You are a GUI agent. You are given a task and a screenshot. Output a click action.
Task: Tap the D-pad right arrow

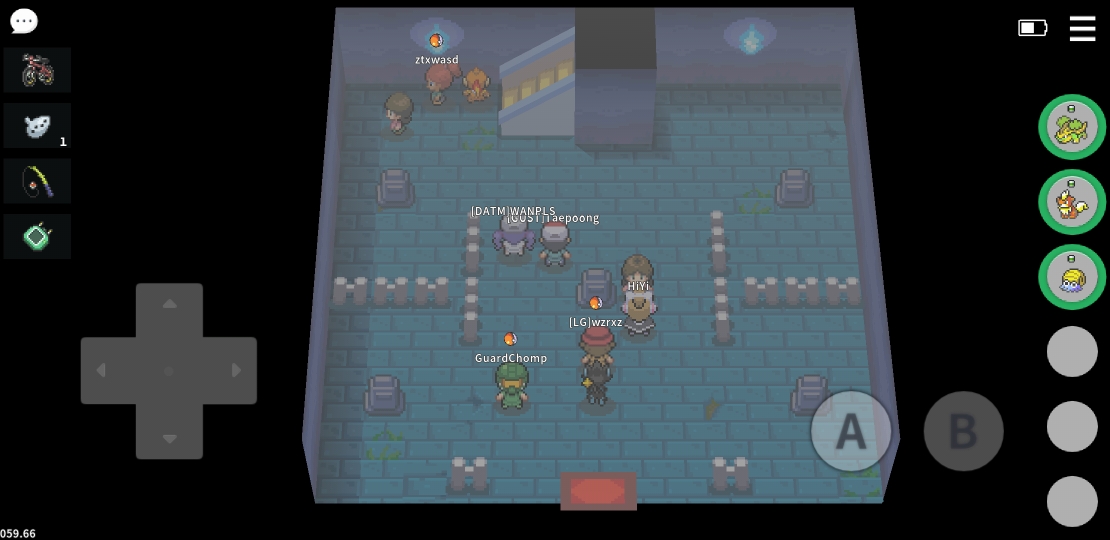[x=237, y=371]
